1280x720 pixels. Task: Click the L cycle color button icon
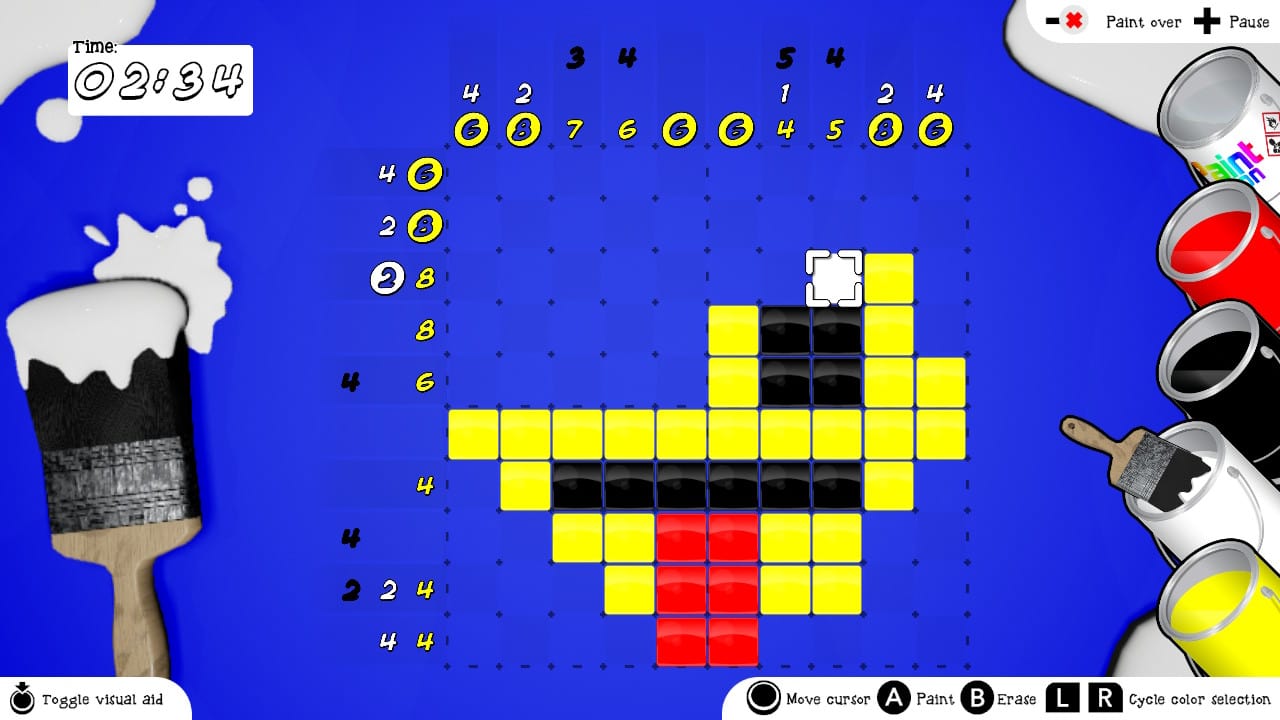tap(1061, 699)
